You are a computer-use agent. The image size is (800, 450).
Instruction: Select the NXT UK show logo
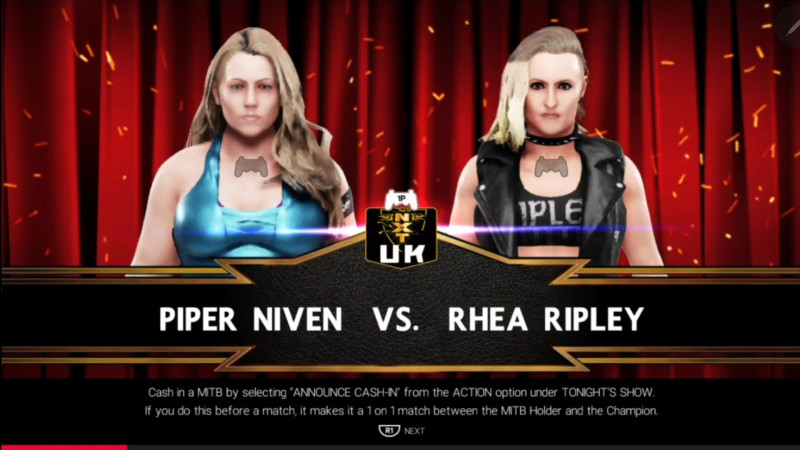coord(399,238)
